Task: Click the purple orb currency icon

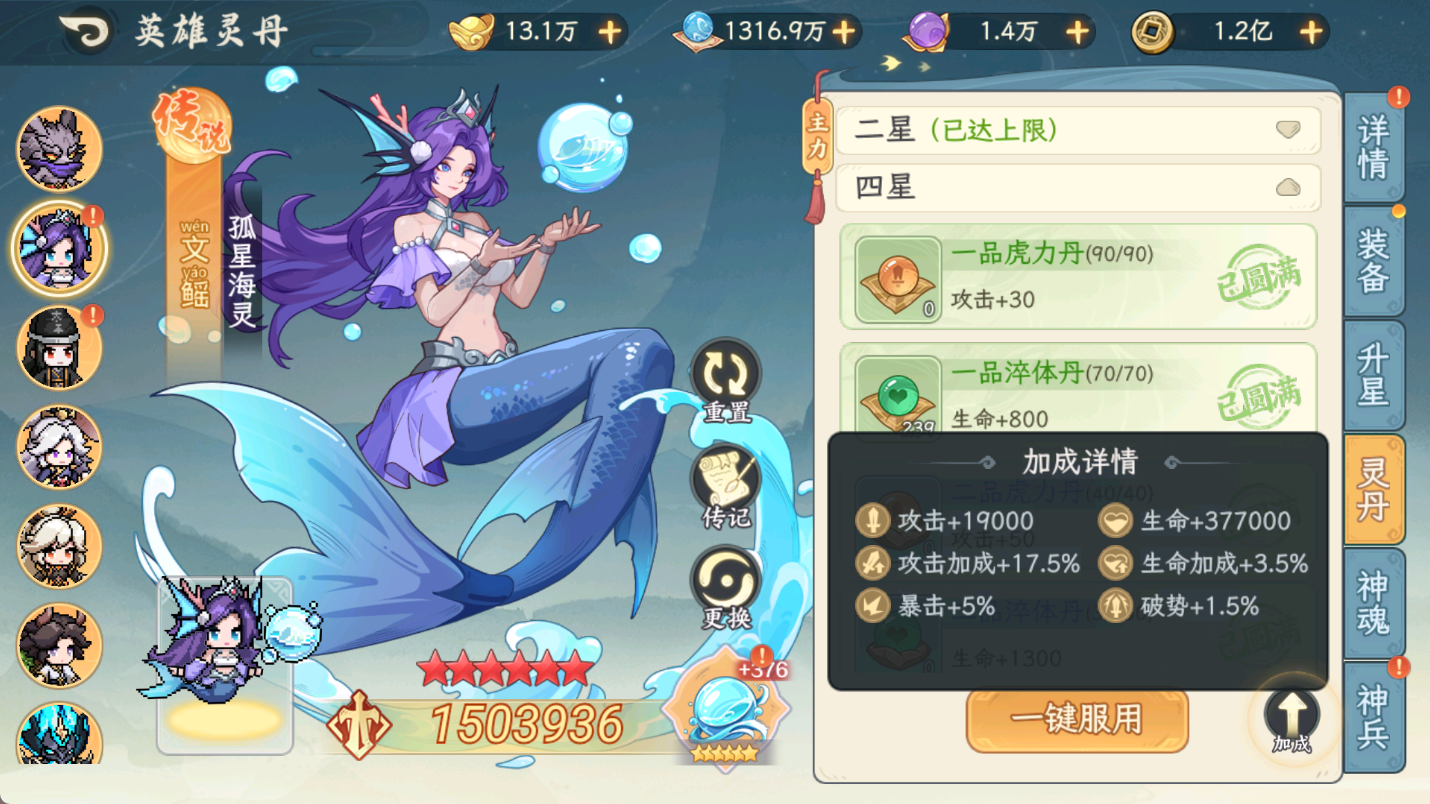Action: coord(926,32)
